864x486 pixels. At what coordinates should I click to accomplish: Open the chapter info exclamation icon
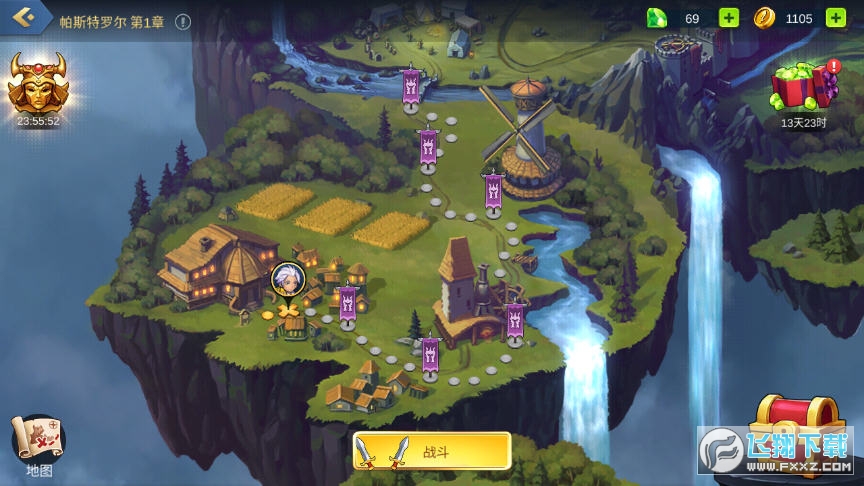(x=183, y=21)
